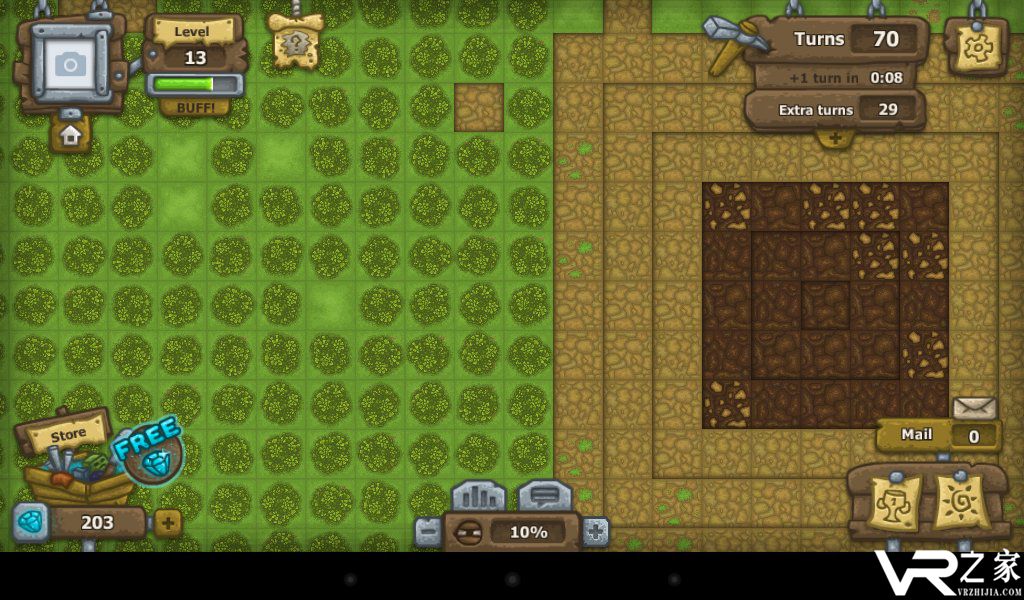Add extra turns with the plus button
1024x600 pixels.
[834, 138]
